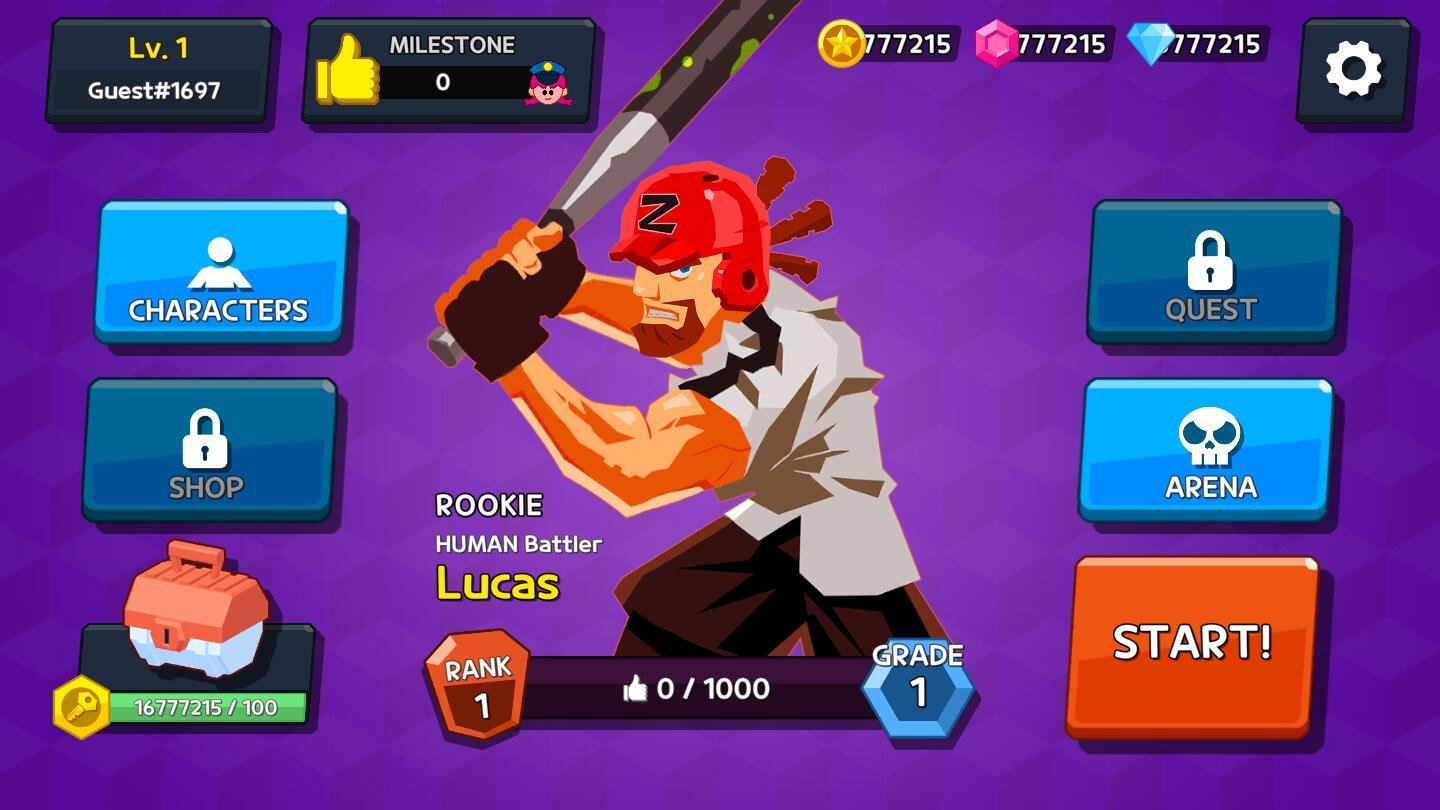Click the locked Quest button
1440x810 pixels.
pos(1213,272)
